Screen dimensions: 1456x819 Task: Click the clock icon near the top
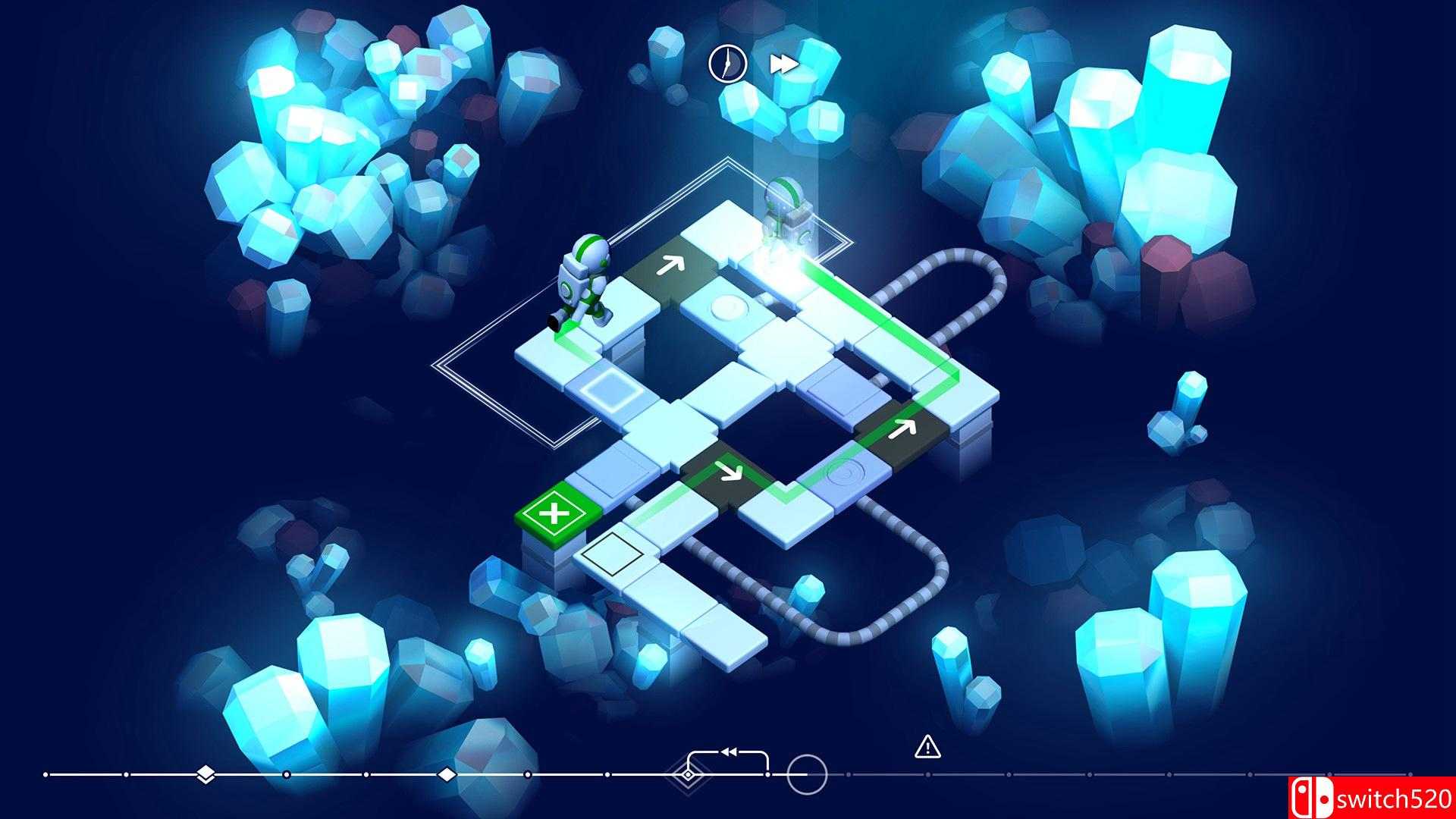tap(726, 64)
